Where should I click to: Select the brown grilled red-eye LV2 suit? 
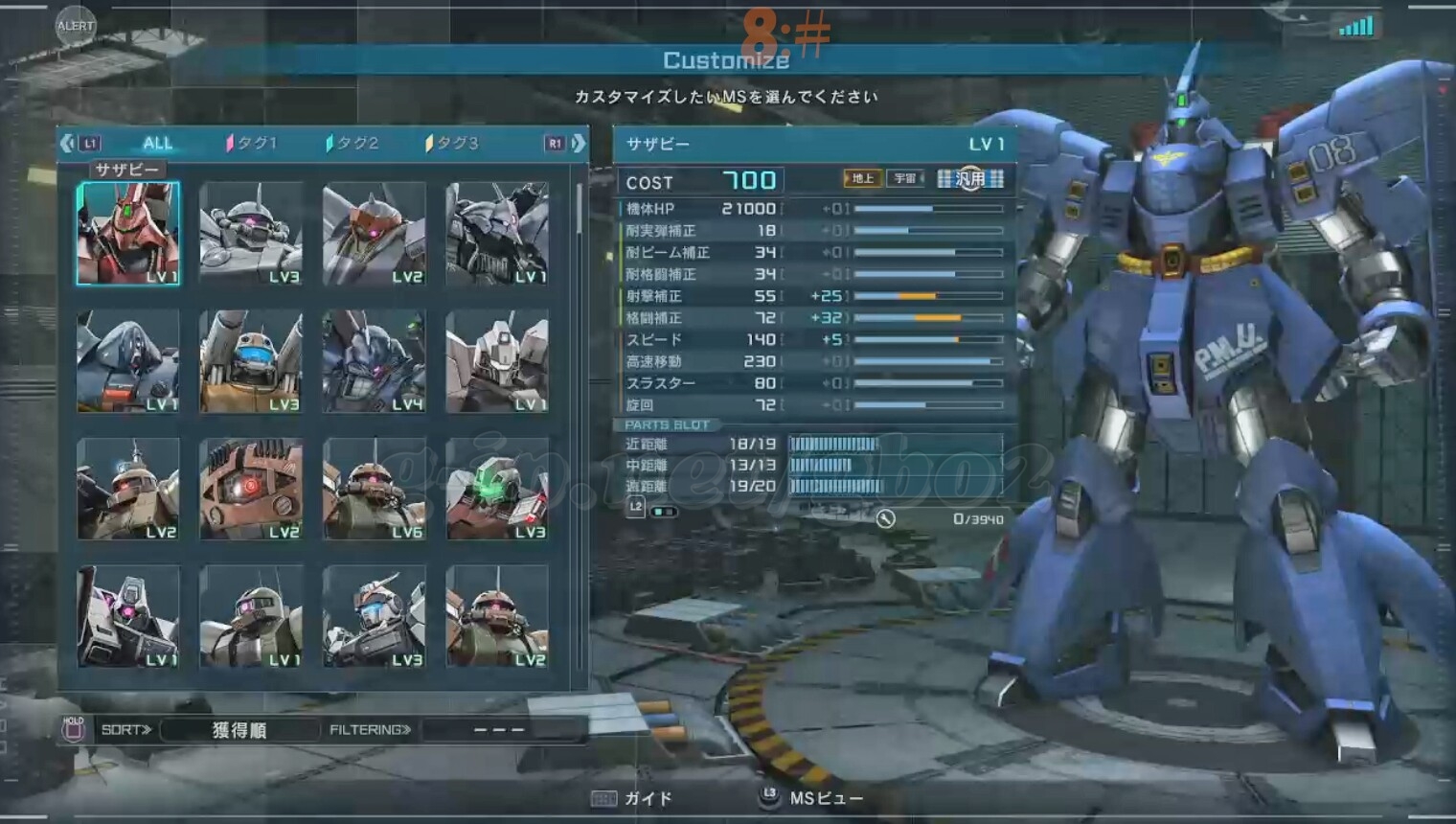coord(251,489)
